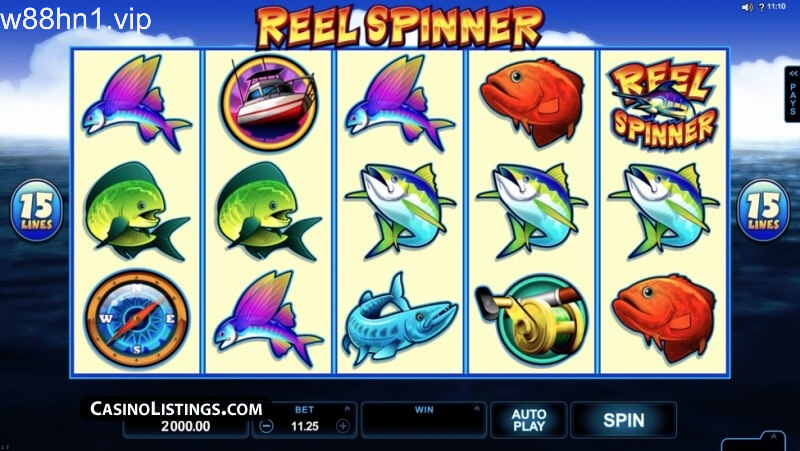Decrease the bet with the minus button
This screenshot has height=451, width=800.
[268, 425]
